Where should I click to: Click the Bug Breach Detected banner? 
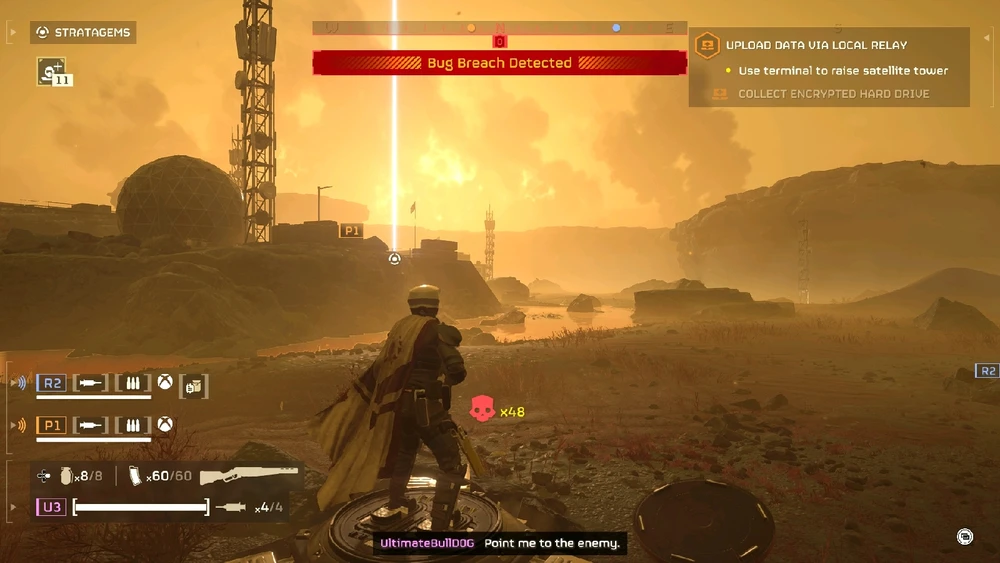click(499, 63)
